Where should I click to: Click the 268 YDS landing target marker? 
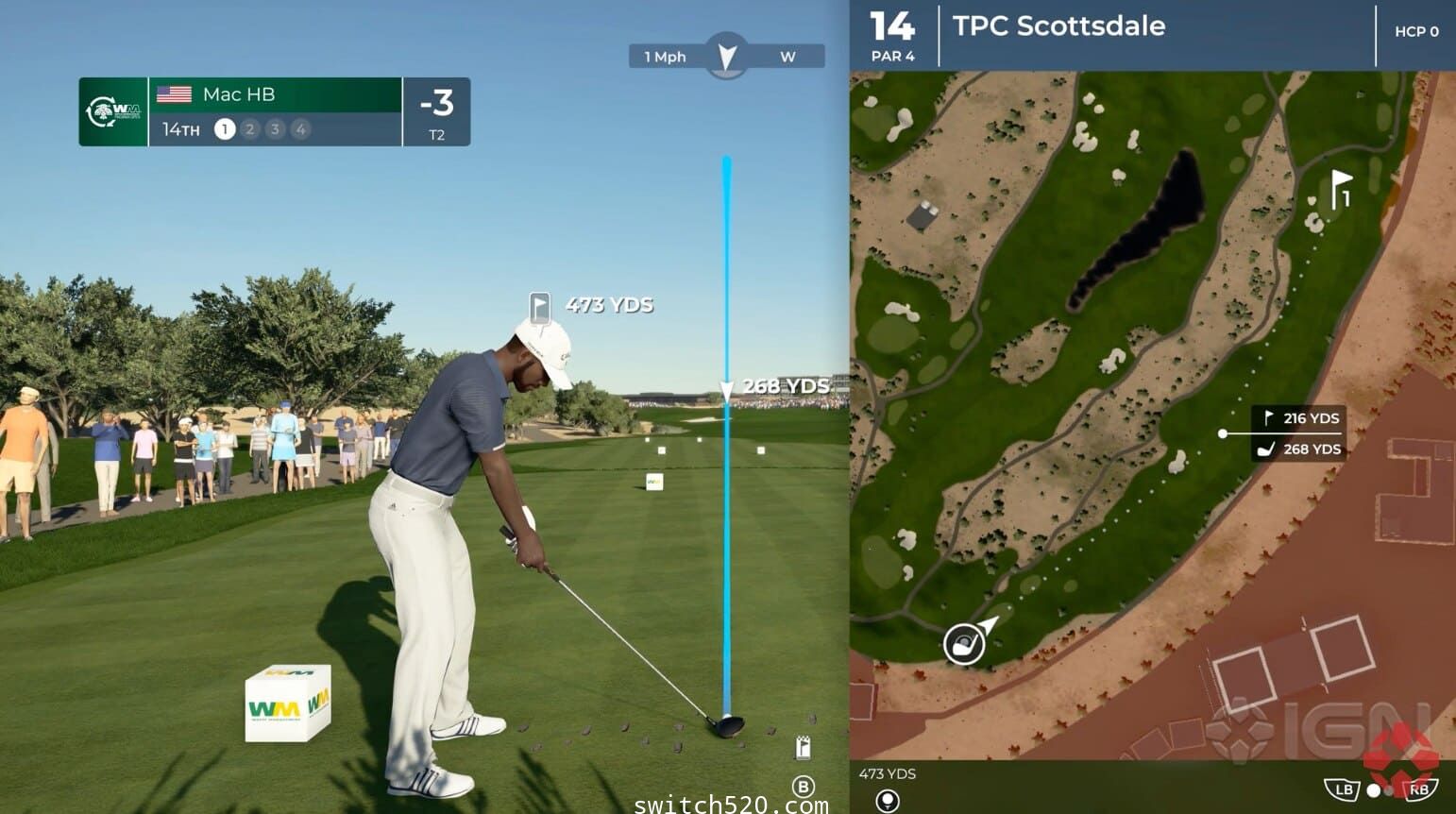point(726,388)
